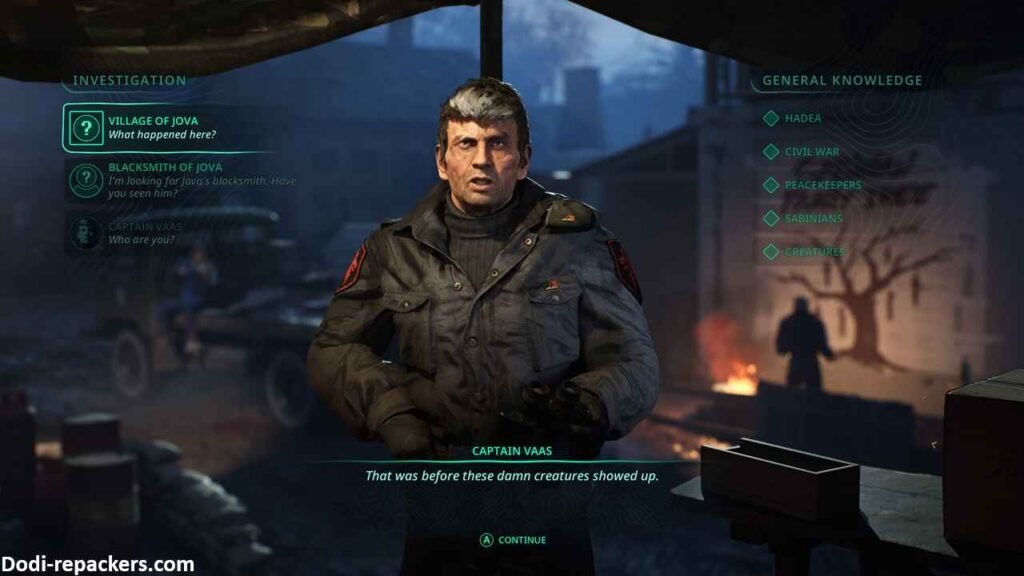The height and width of the screenshot is (576, 1024).
Task: Open the Hadea knowledge topic
Action: pyautogui.click(x=802, y=118)
